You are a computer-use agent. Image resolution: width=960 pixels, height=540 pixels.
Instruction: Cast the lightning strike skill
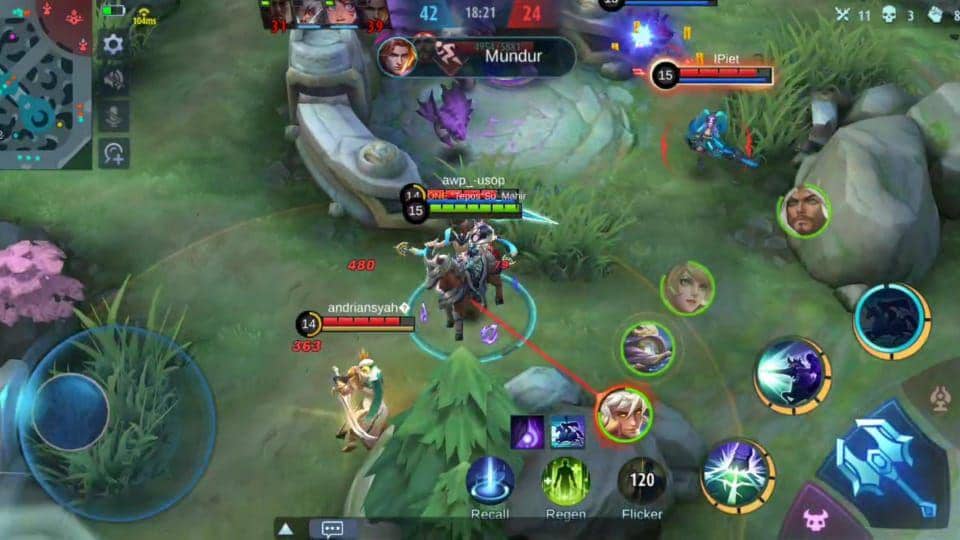coord(738,476)
